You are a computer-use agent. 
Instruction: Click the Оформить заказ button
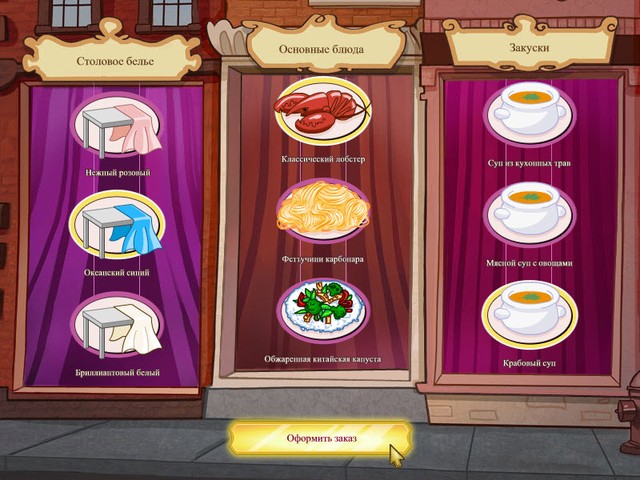click(x=319, y=438)
